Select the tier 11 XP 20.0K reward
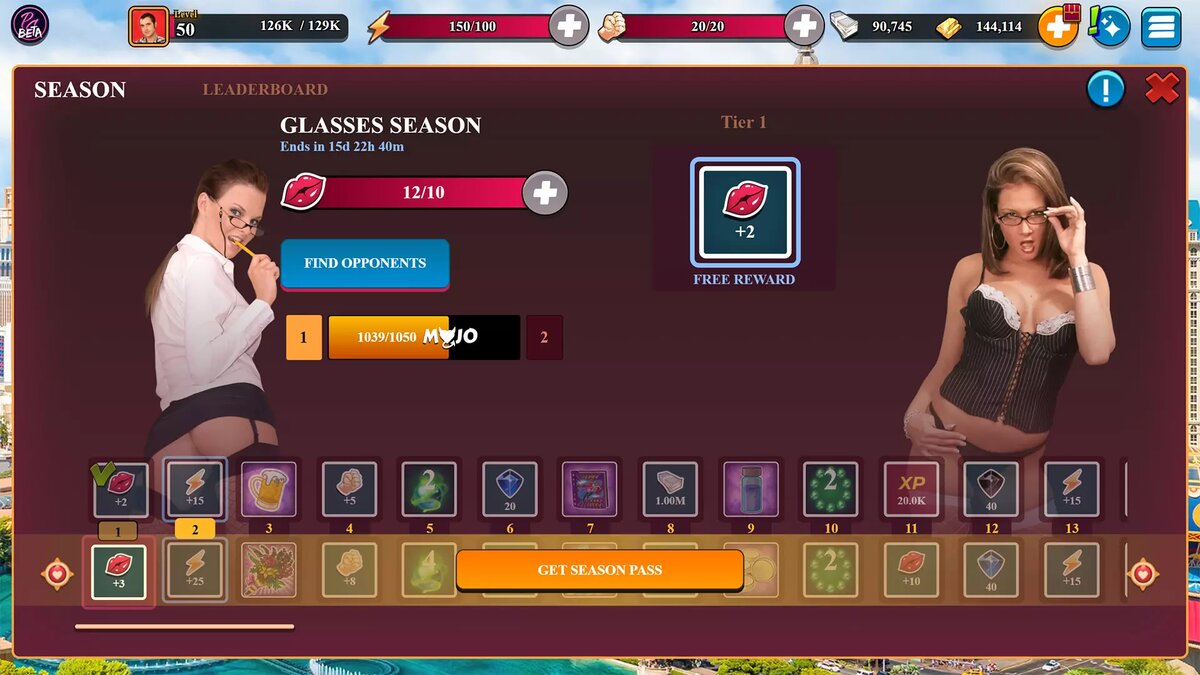 [911, 489]
